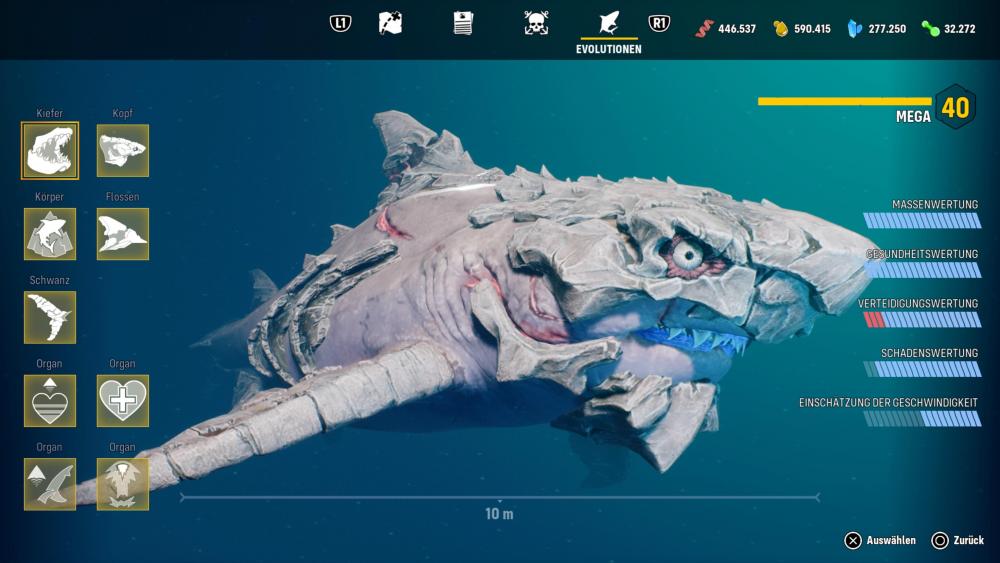The image size is (1000, 563).
Task: Select the organ slot showing a spiky creature
Action: (x=123, y=484)
